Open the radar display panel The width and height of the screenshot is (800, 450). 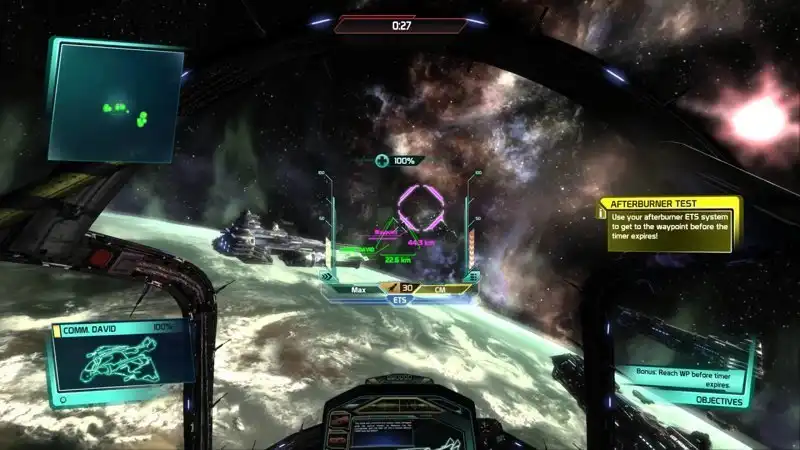[115, 102]
